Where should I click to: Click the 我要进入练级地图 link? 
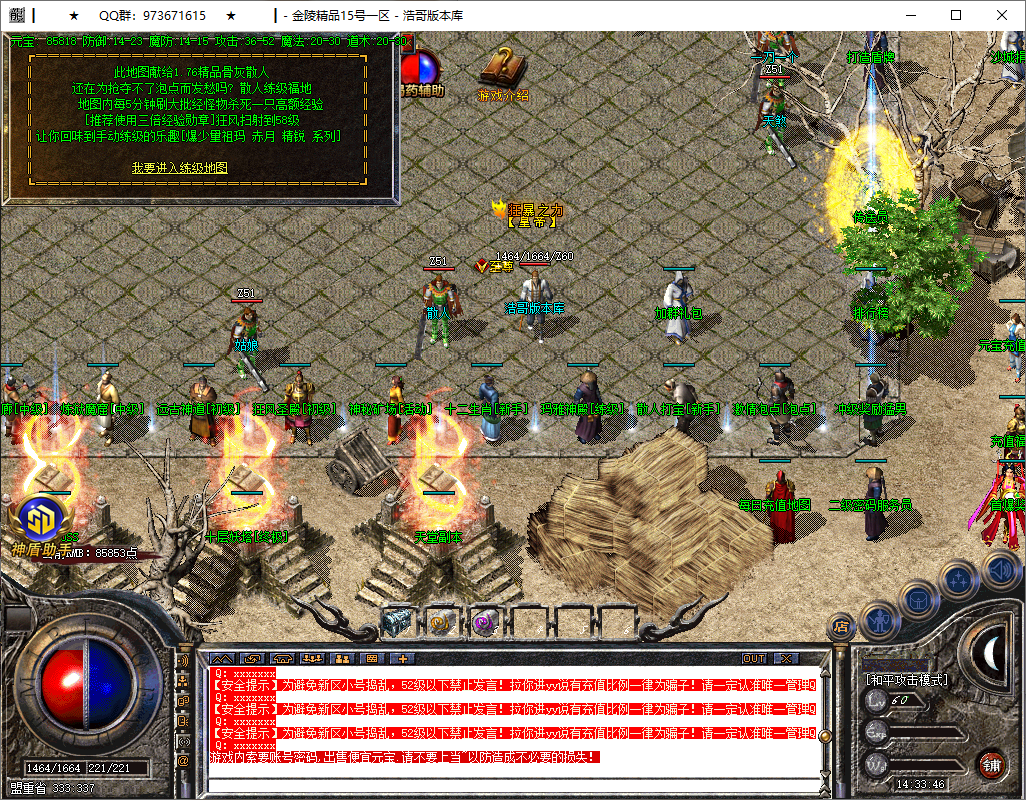pos(180,168)
